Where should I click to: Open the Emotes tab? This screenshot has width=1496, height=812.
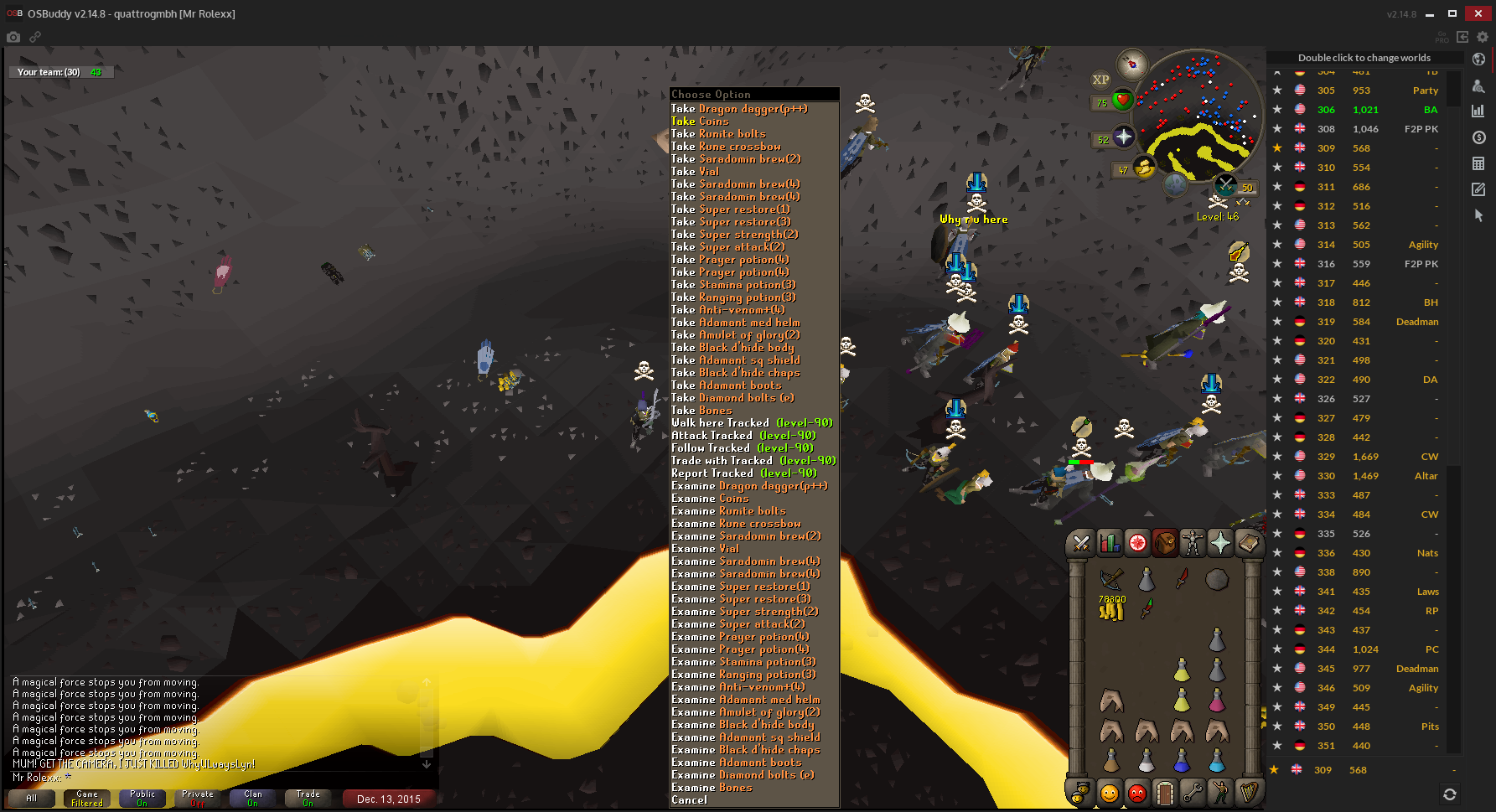1221,793
